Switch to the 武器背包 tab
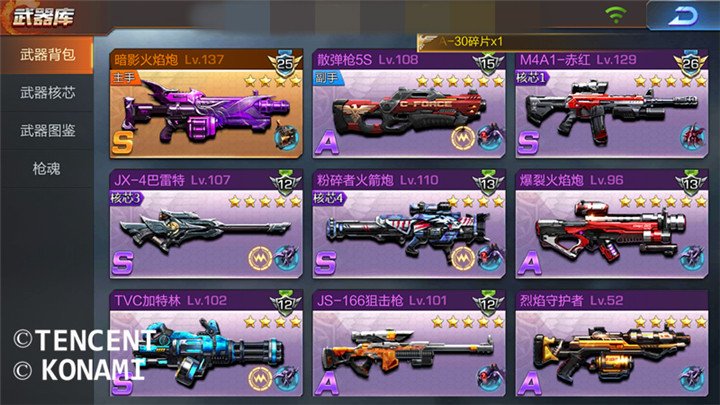 [x=47, y=55]
